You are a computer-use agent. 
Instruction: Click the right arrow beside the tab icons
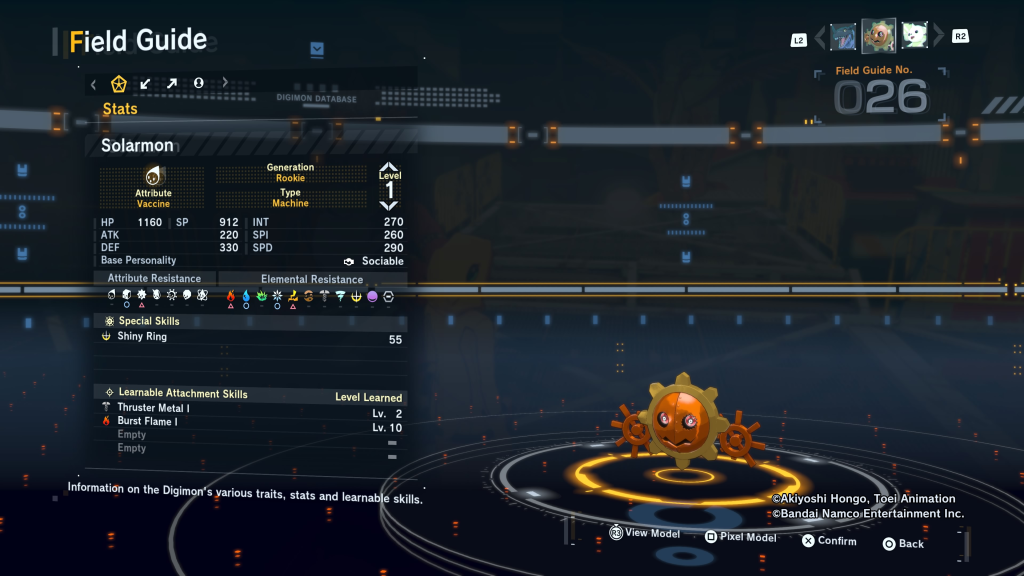[225, 84]
